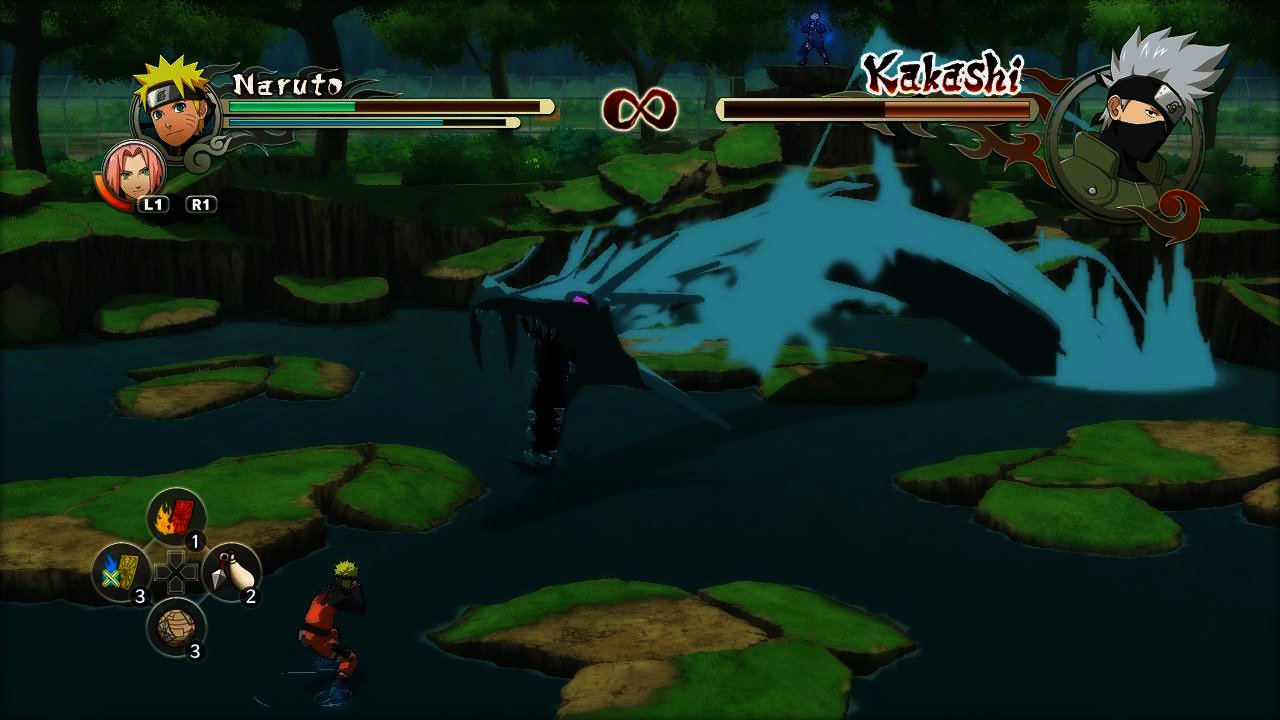Use the yellow tag with blue flame

121,572
